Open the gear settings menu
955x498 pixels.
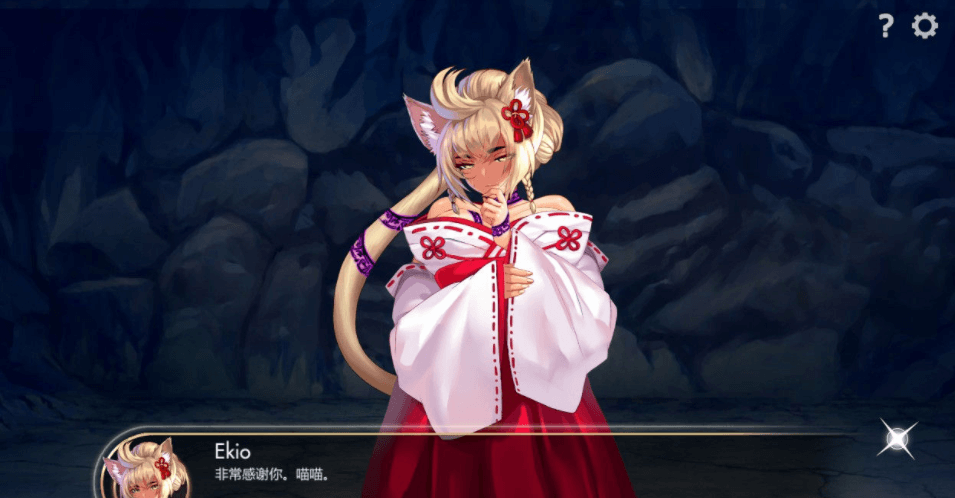(x=925, y=26)
